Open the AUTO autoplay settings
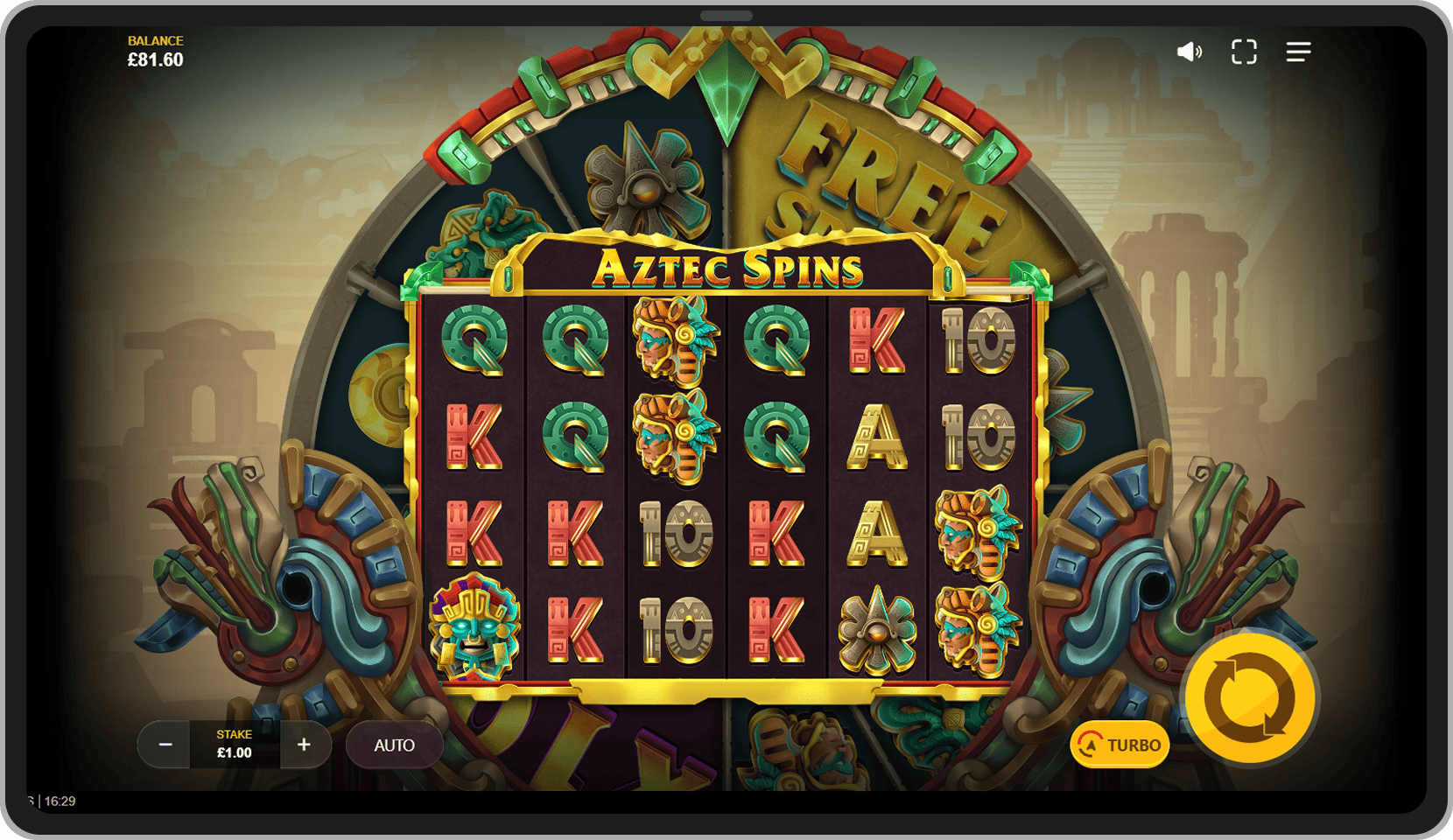 (x=394, y=745)
